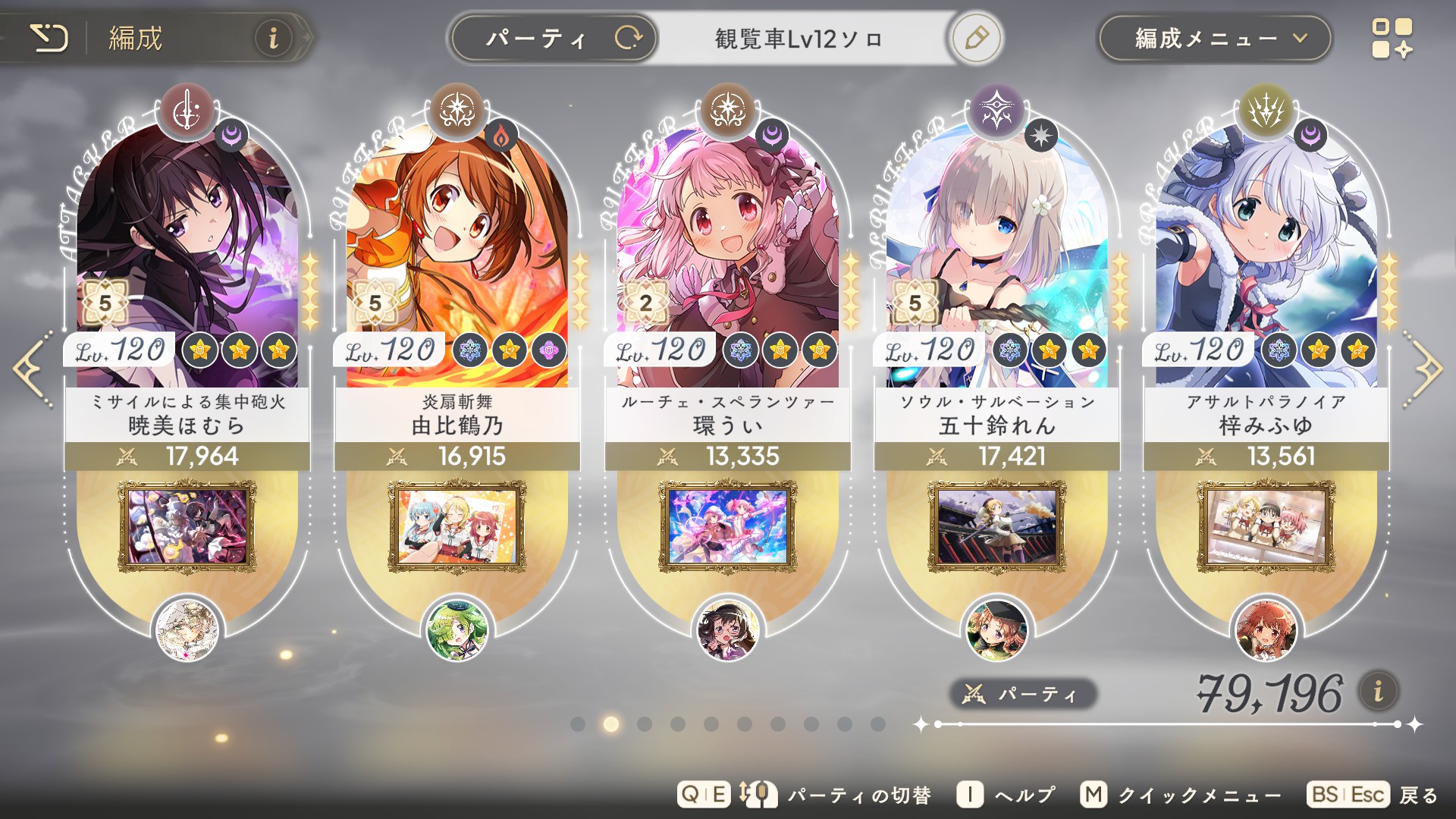Screen dimensions: 1456x819
Task: Select the green-haired support icon under 由比鶴乃
Action: pos(457,630)
